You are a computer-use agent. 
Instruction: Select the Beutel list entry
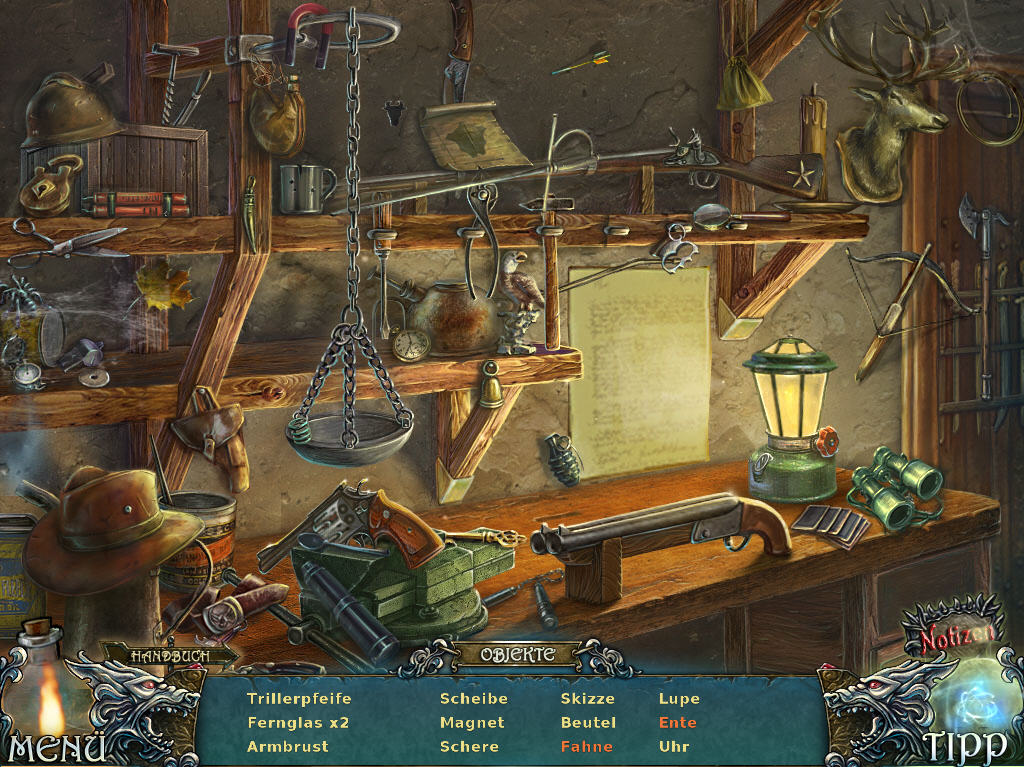[x=588, y=723]
